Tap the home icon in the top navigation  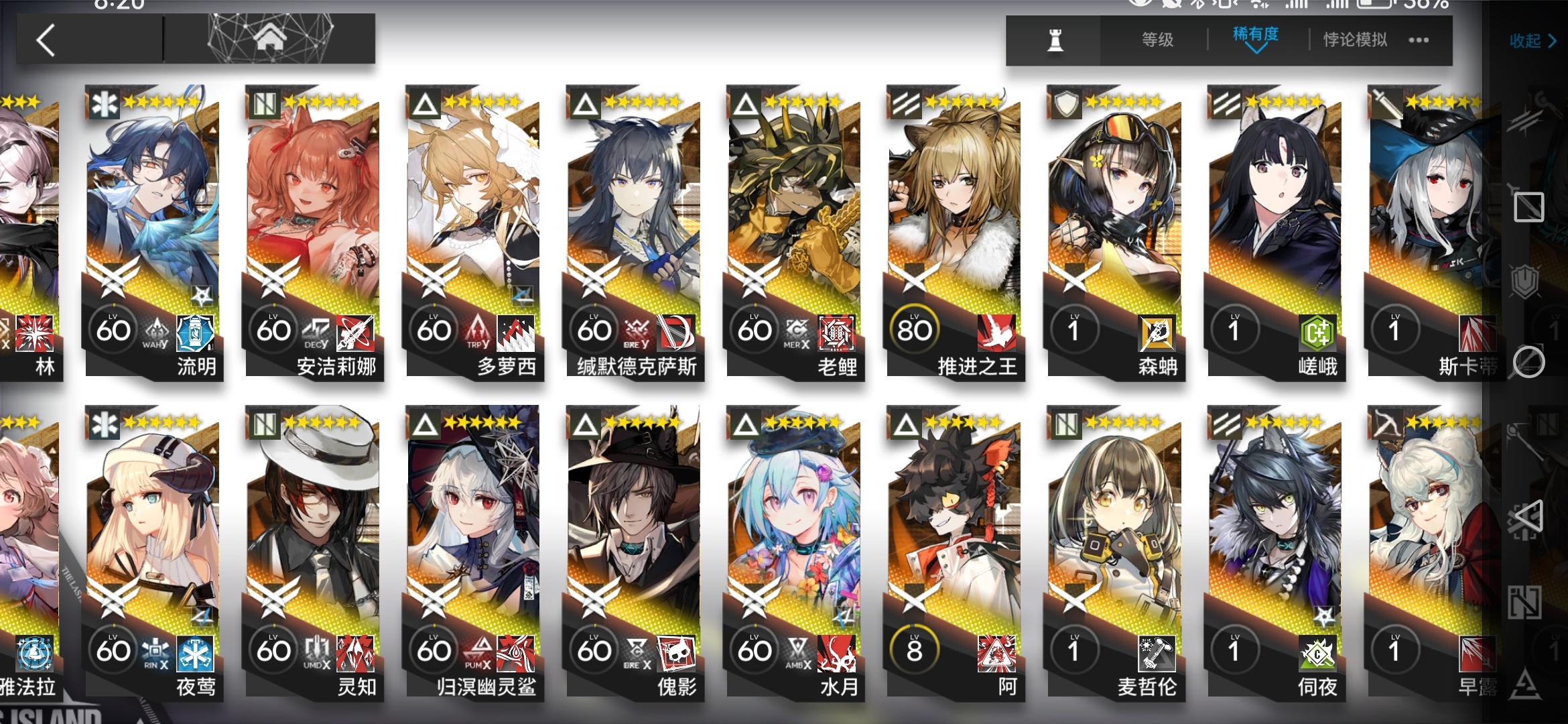click(x=269, y=37)
